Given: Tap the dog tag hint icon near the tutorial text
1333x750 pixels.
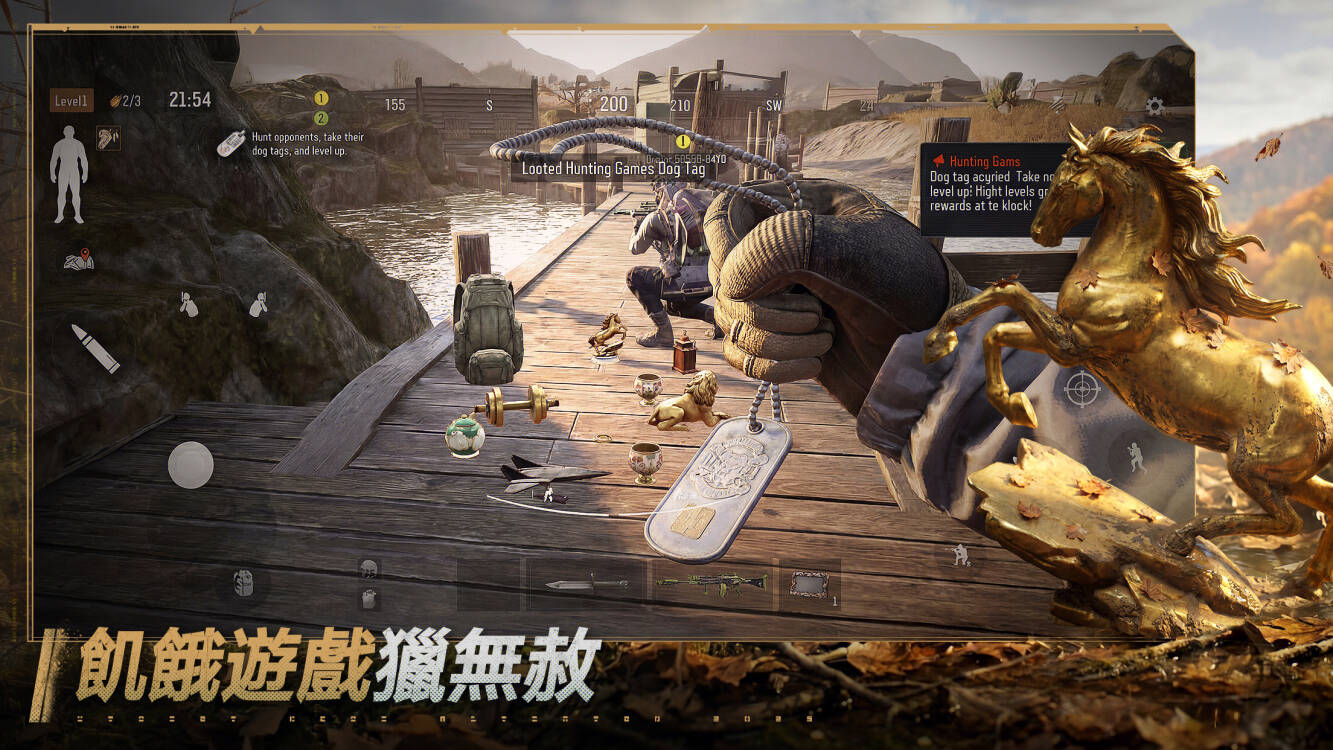Looking at the screenshot, I should click(x=232, y=143).
